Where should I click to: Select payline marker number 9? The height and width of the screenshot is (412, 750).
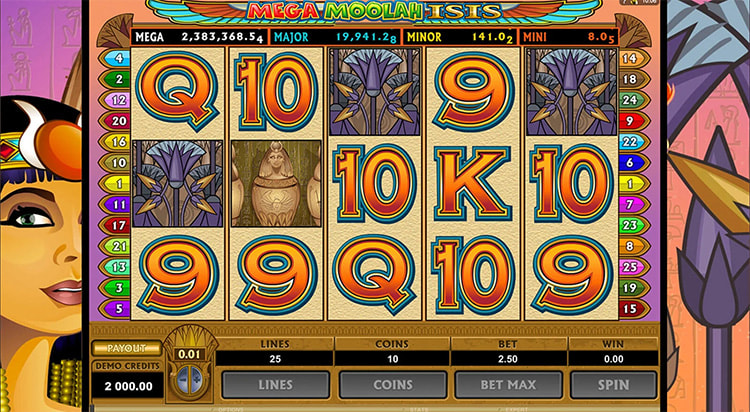tap(630, 120)
